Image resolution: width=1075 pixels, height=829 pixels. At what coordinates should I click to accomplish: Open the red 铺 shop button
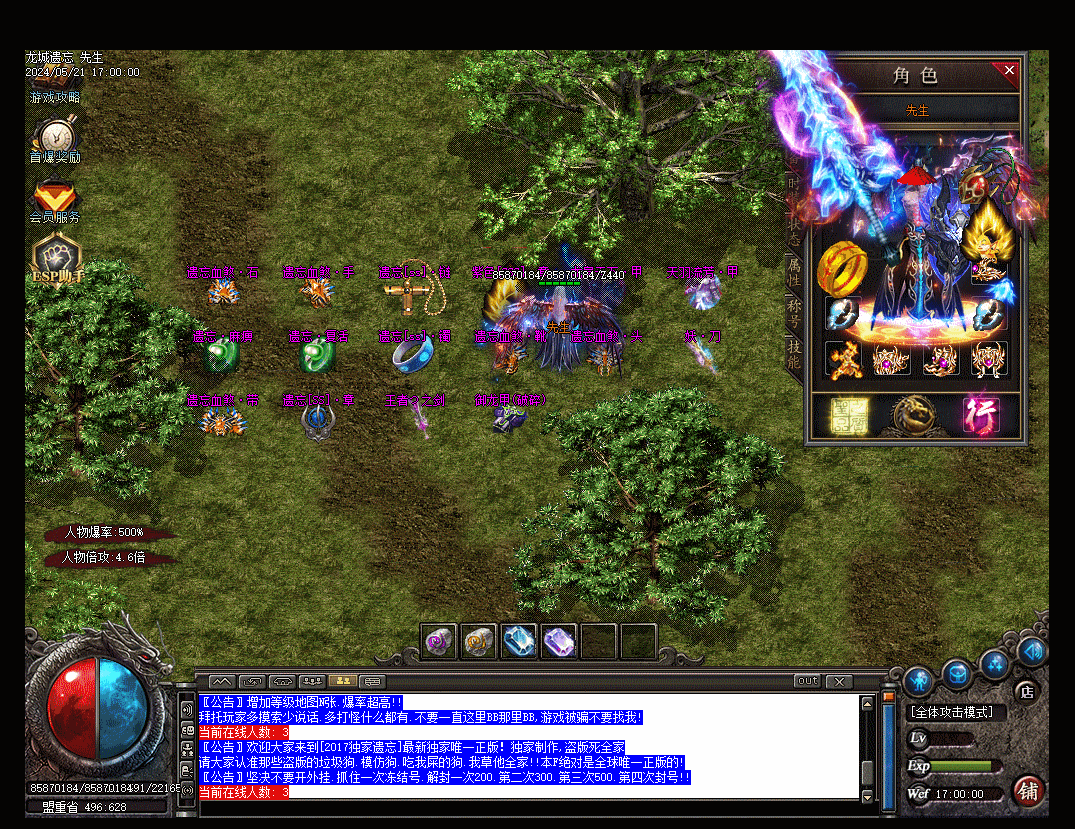pyautogui.click(x=1027, y=791)
